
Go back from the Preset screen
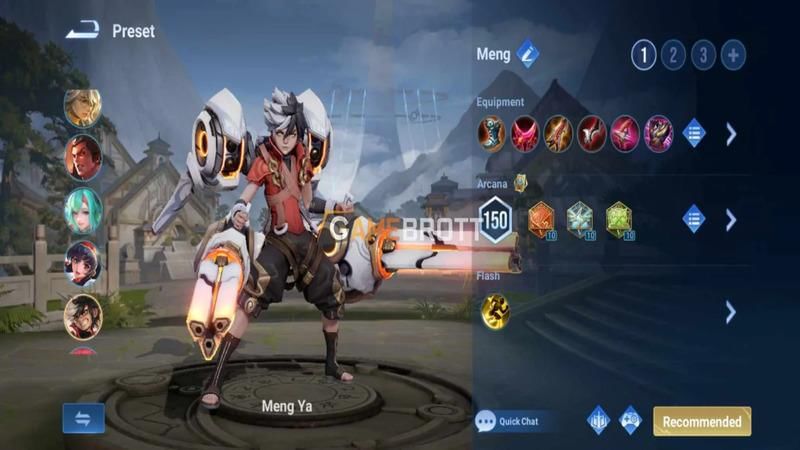click(80, 31)
